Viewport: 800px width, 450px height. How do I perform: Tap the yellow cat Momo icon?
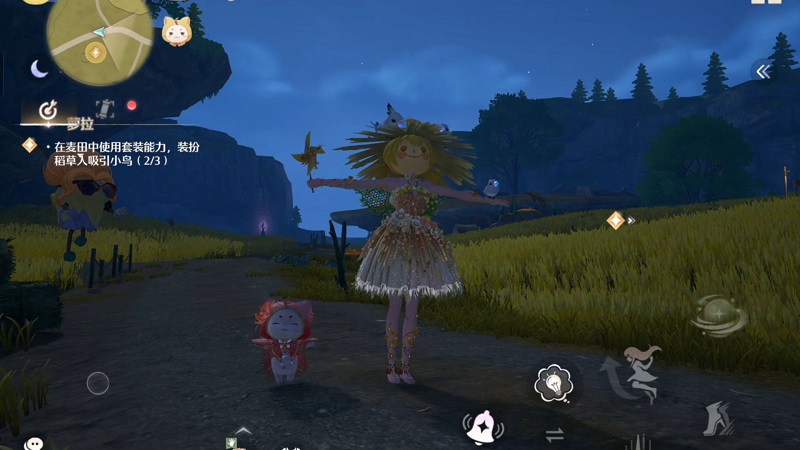tap(176, 31)
